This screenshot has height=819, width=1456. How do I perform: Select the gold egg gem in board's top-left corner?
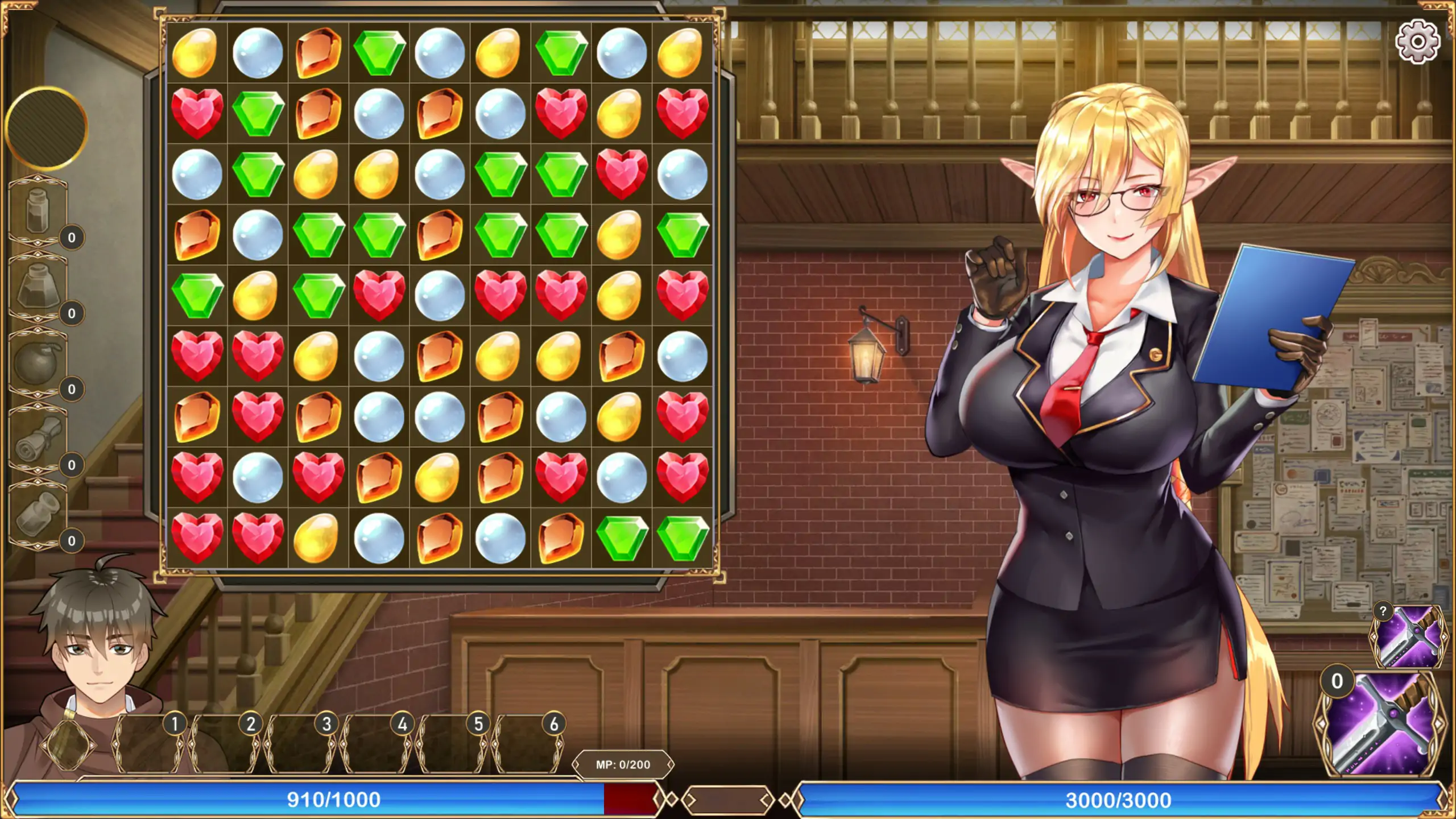click(x=196, y=52)
